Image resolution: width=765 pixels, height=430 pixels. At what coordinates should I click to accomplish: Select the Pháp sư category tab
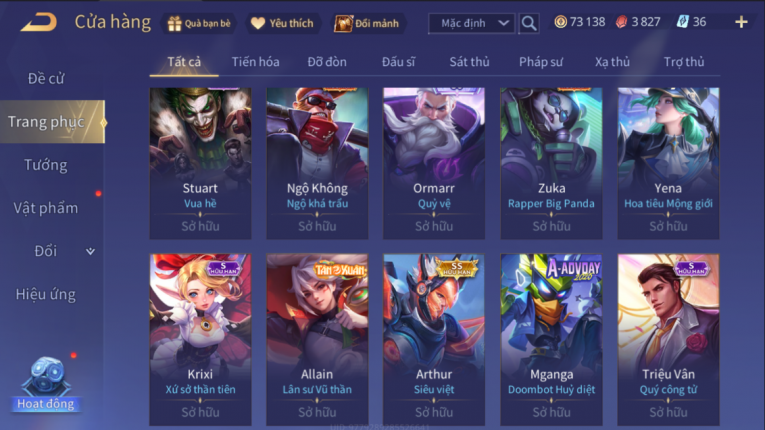[541, 62]
